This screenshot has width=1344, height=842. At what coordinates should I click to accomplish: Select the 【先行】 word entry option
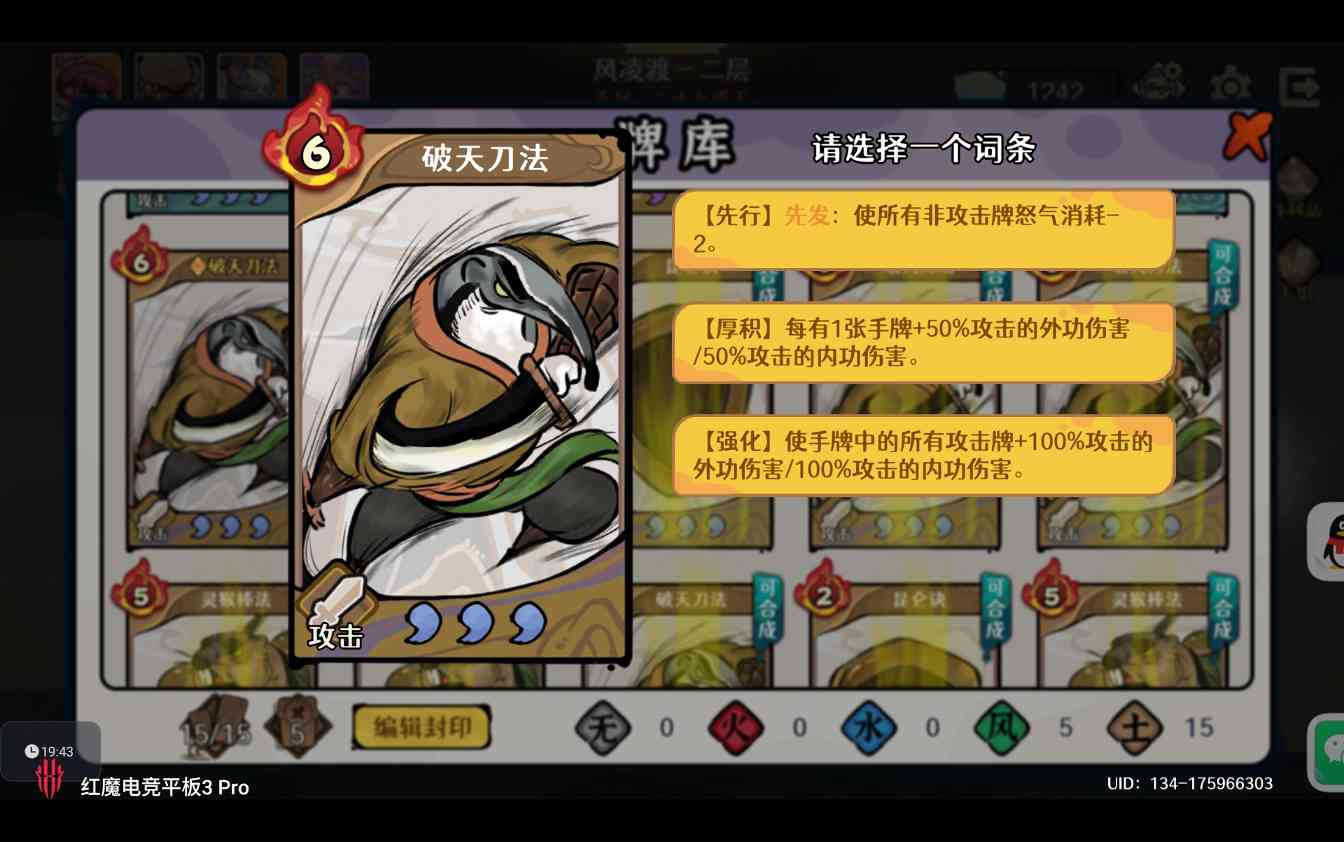pyautogui.click(x=922, y=228)
